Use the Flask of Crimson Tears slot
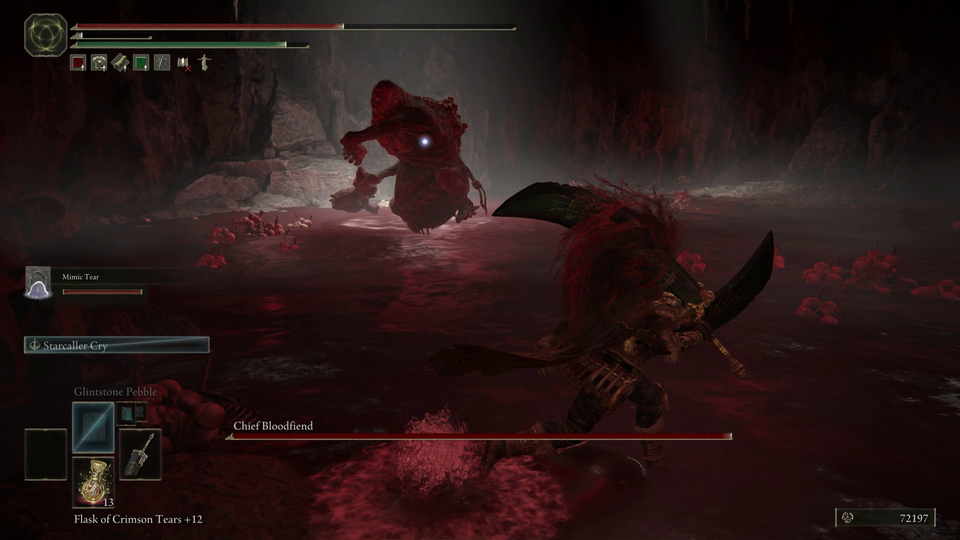The width and height of the screenshot is (960, 540). 93,480
